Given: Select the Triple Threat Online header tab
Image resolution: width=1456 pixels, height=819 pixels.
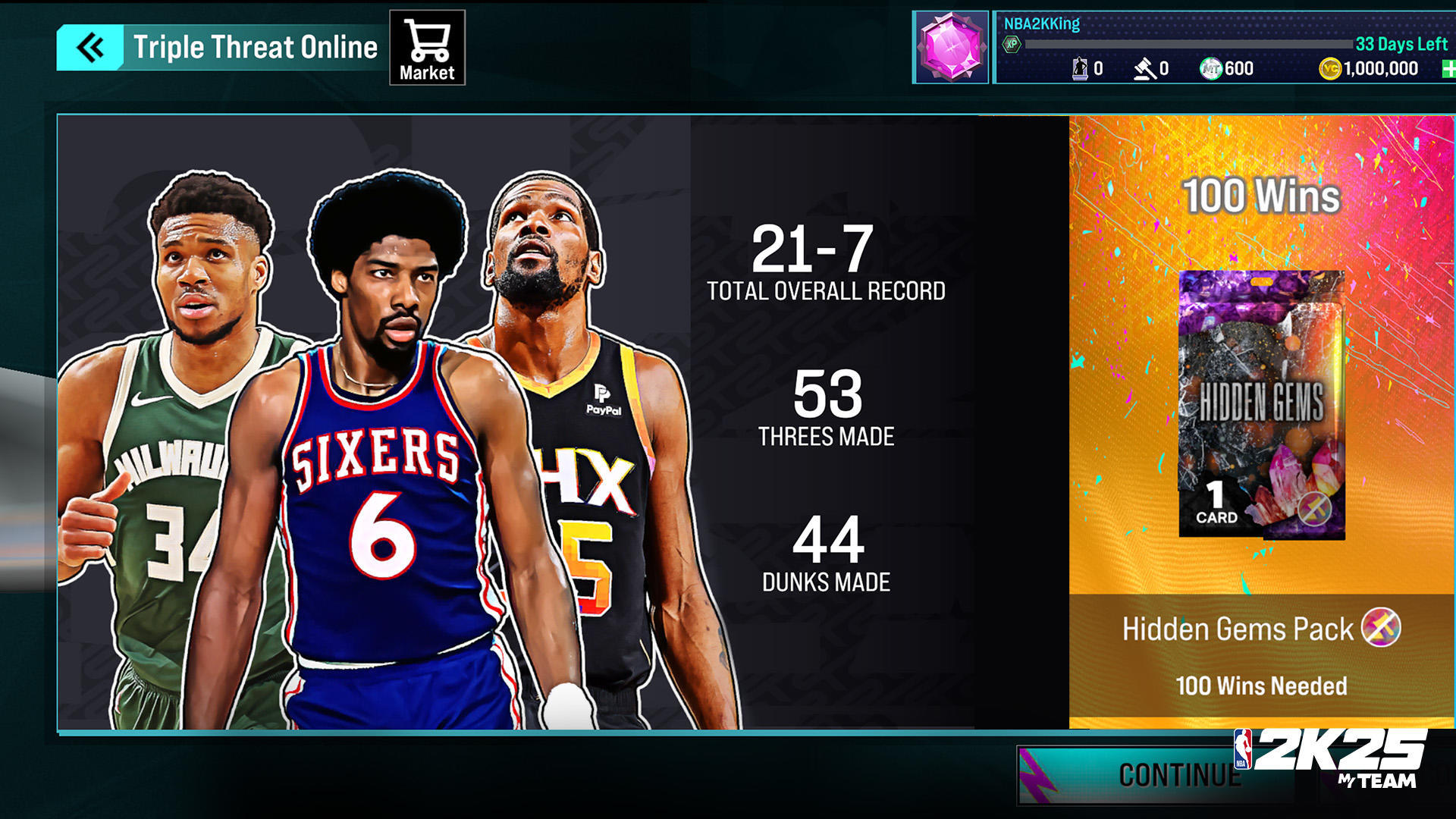Looking at the screenshot, I should pyautogui.click(x=256, y=45).
